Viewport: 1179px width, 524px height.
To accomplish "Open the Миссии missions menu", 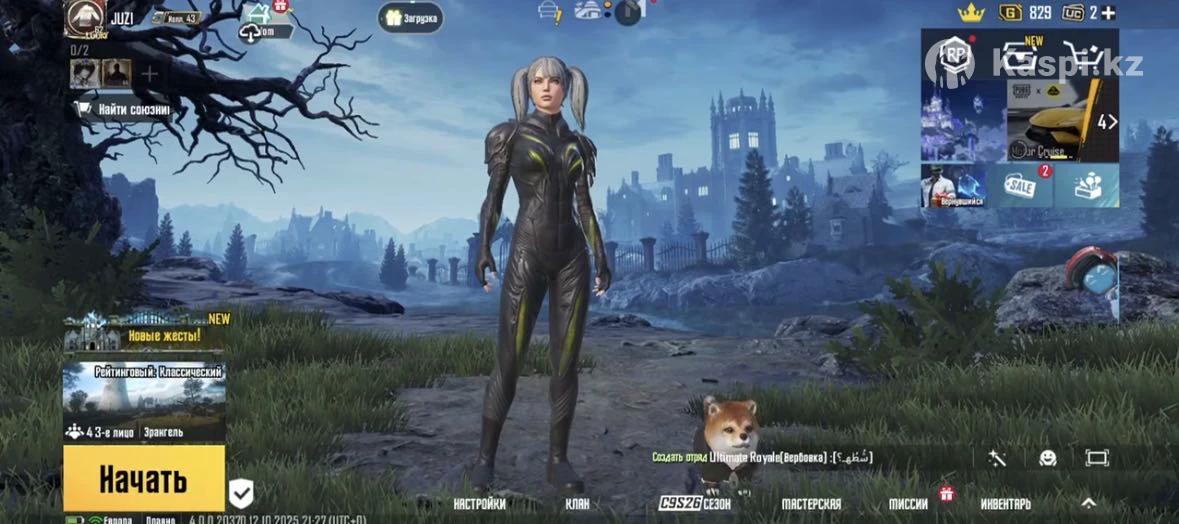I will coord(910,504).
